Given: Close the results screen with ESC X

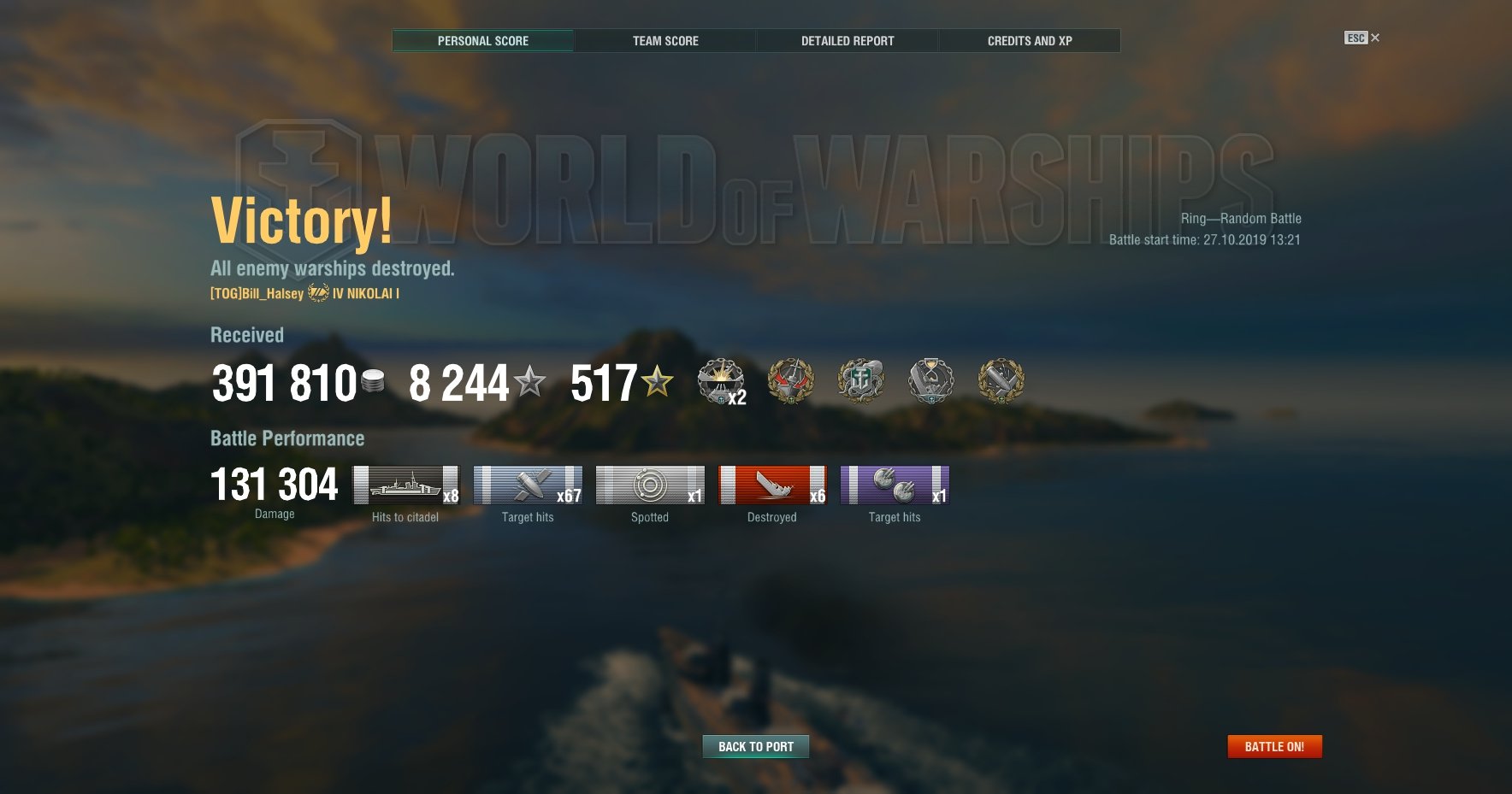Looking at the screenshot, I should 1362,38.
